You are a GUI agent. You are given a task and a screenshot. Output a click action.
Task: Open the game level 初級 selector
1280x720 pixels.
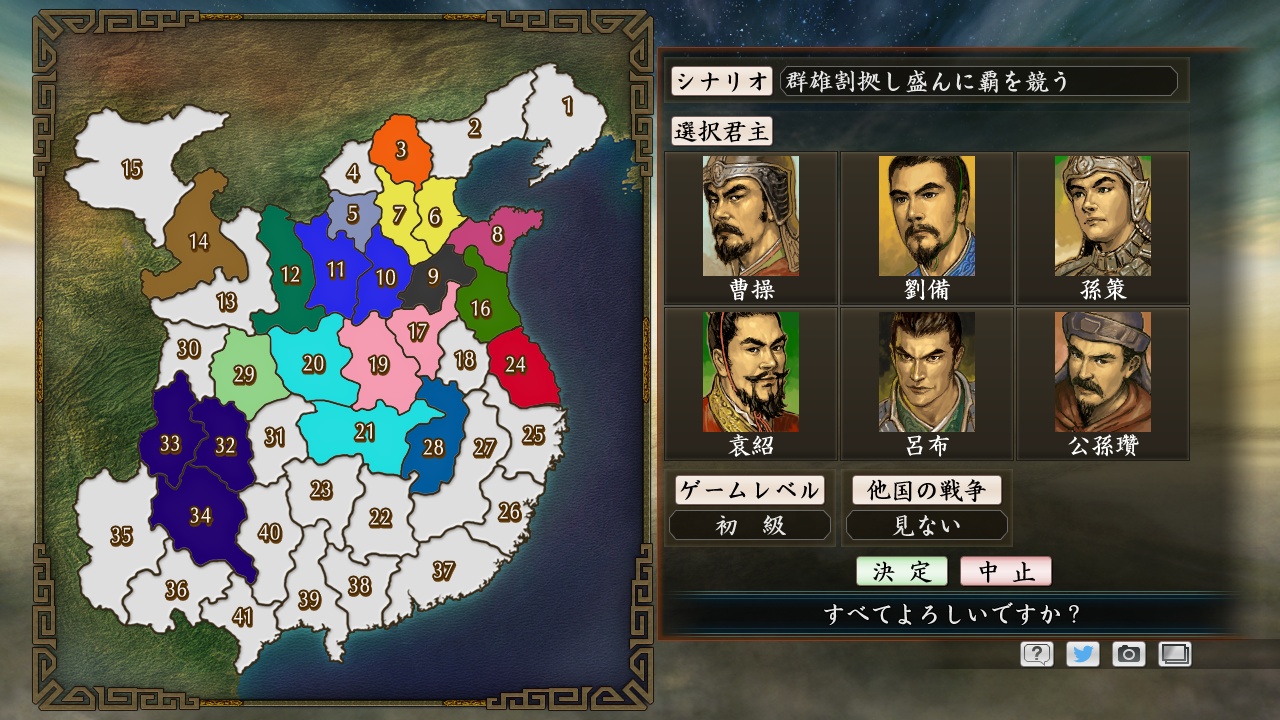point(751,524)
